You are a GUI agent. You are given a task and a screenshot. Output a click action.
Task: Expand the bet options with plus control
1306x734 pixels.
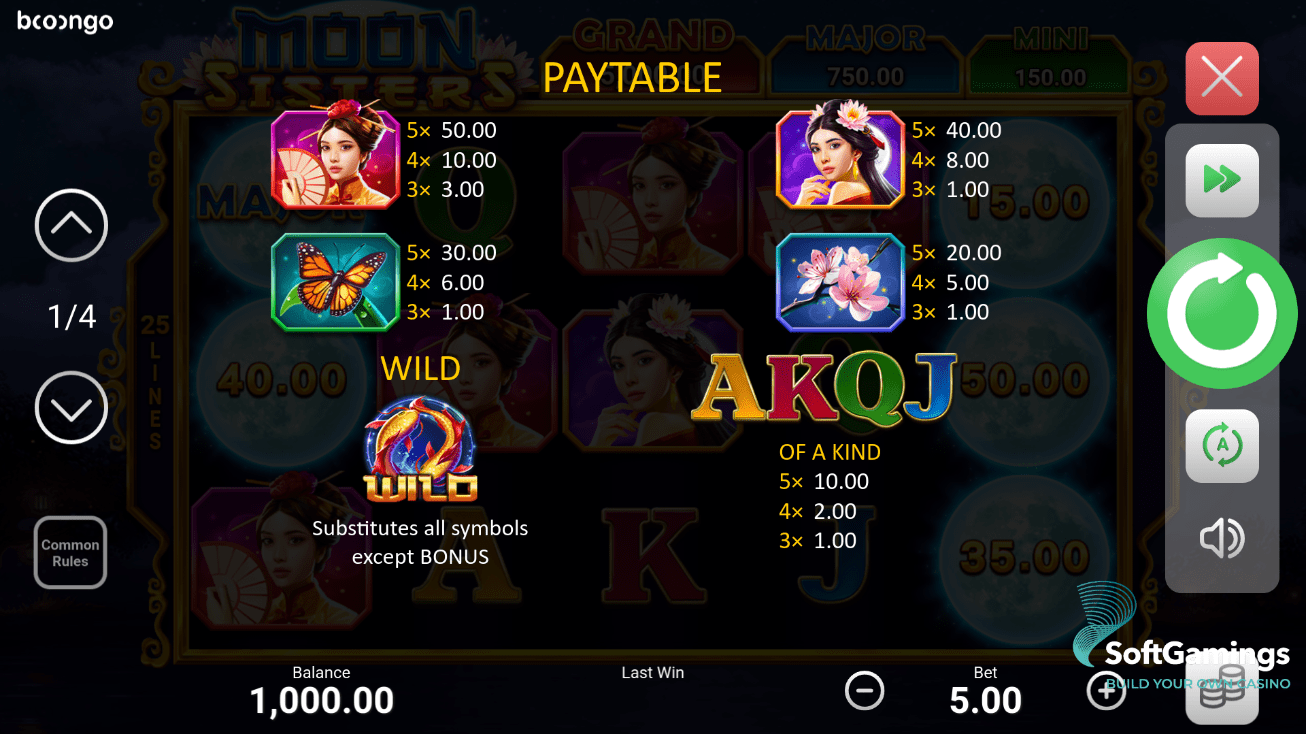pos(1106,690)
